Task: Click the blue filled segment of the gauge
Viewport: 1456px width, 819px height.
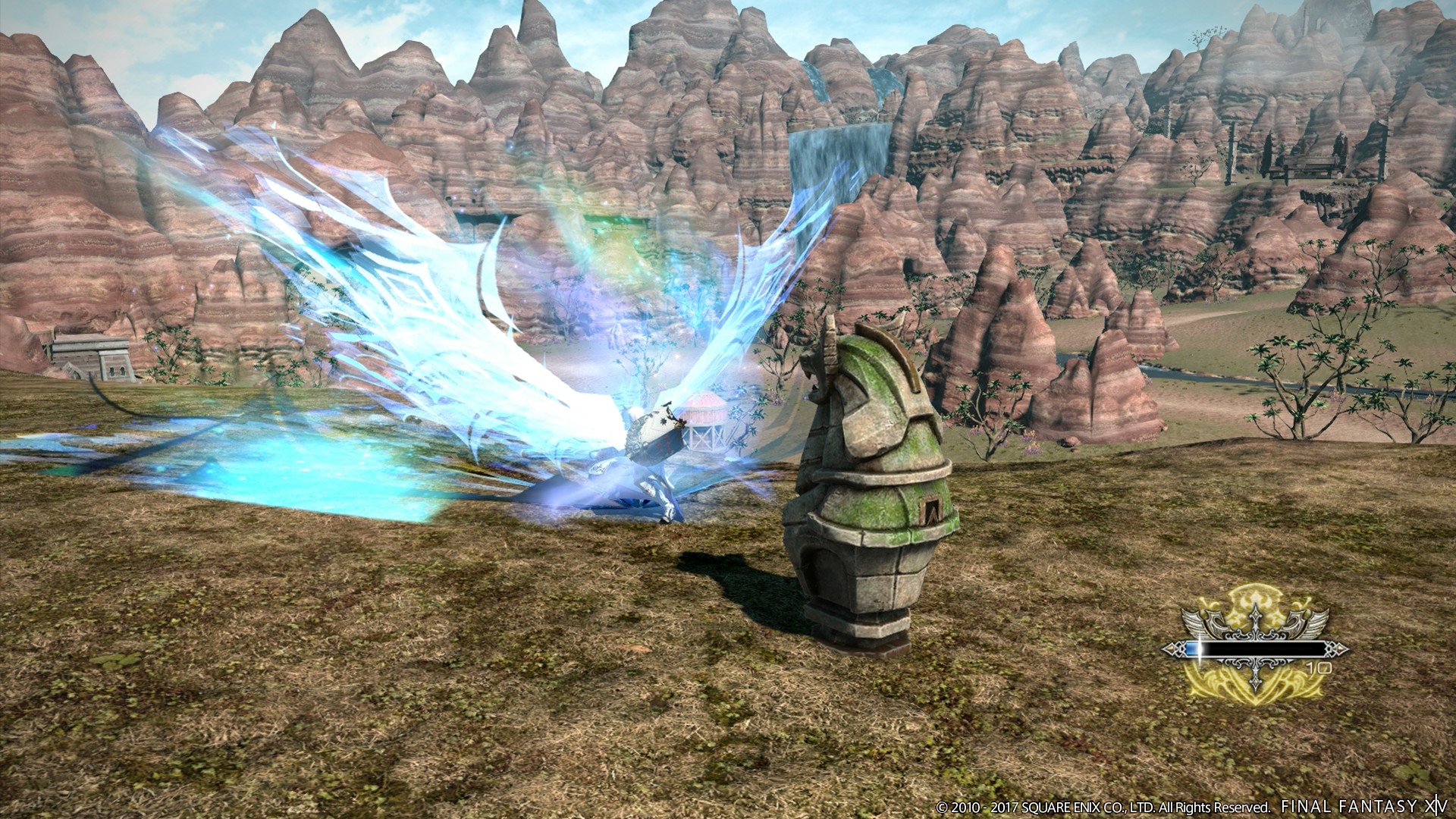Action: coord(1193,648)
